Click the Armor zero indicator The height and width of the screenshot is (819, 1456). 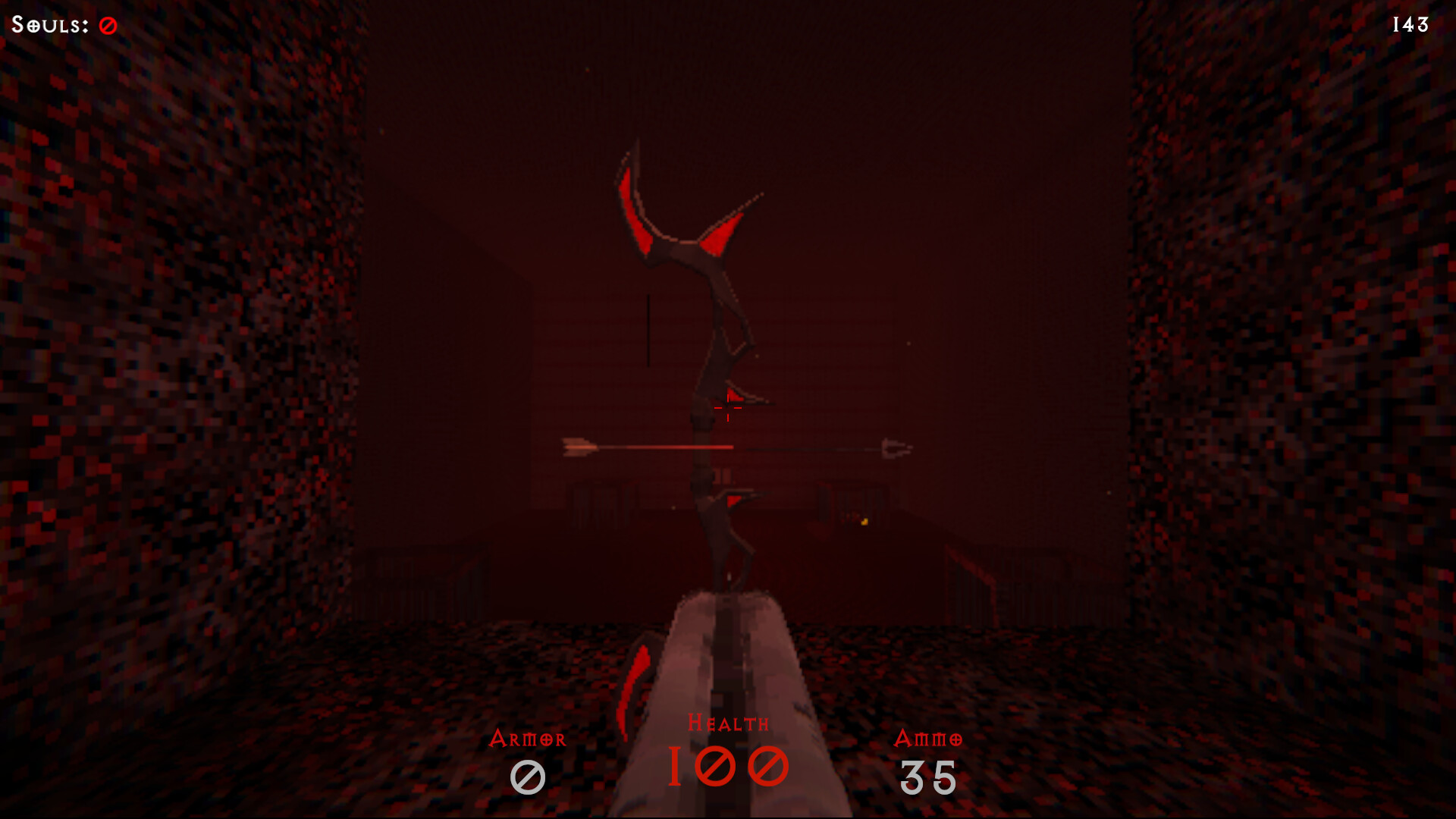pyautogui.click(x=529, y=775)
